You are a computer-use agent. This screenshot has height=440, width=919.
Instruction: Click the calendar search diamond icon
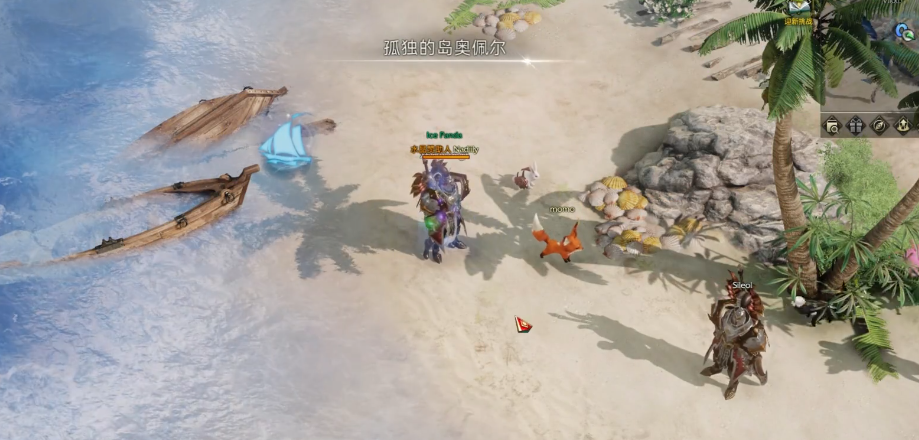pyautogui.click(x=832, y=125)
